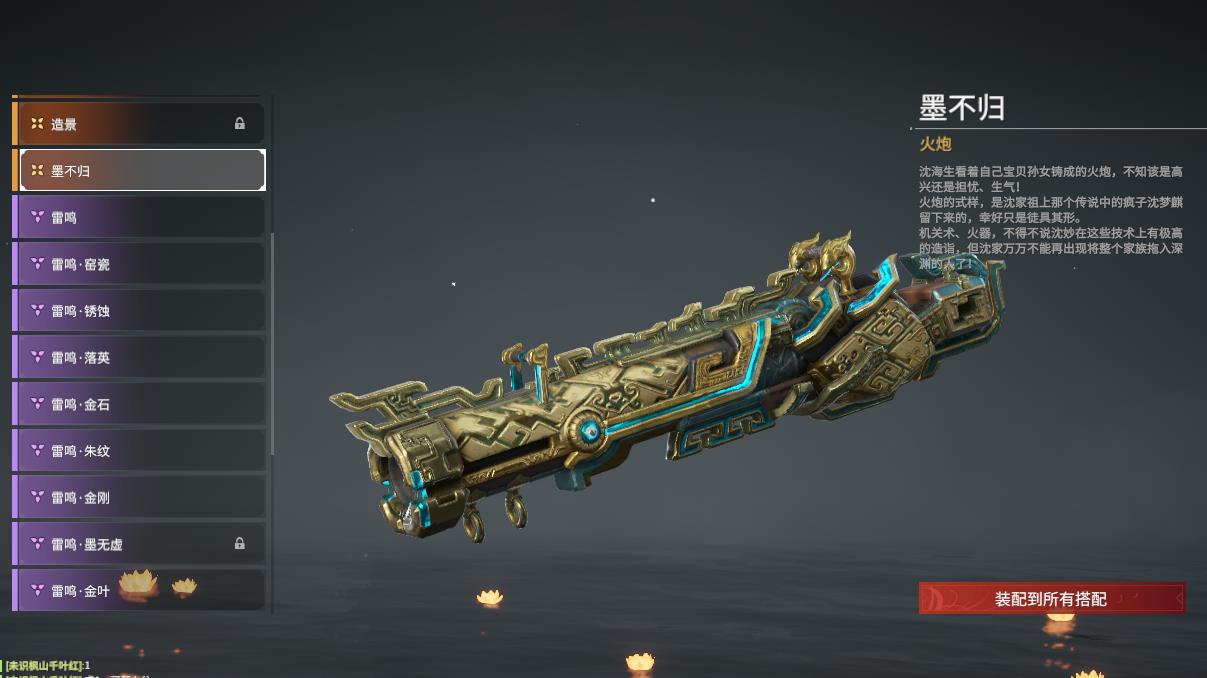Image resolution: width=1207 pixels, height=678 pixels.
Task: Select the 雷鸣·金刚 skin row
Action: pyautogui.click(x=140, y=497)
